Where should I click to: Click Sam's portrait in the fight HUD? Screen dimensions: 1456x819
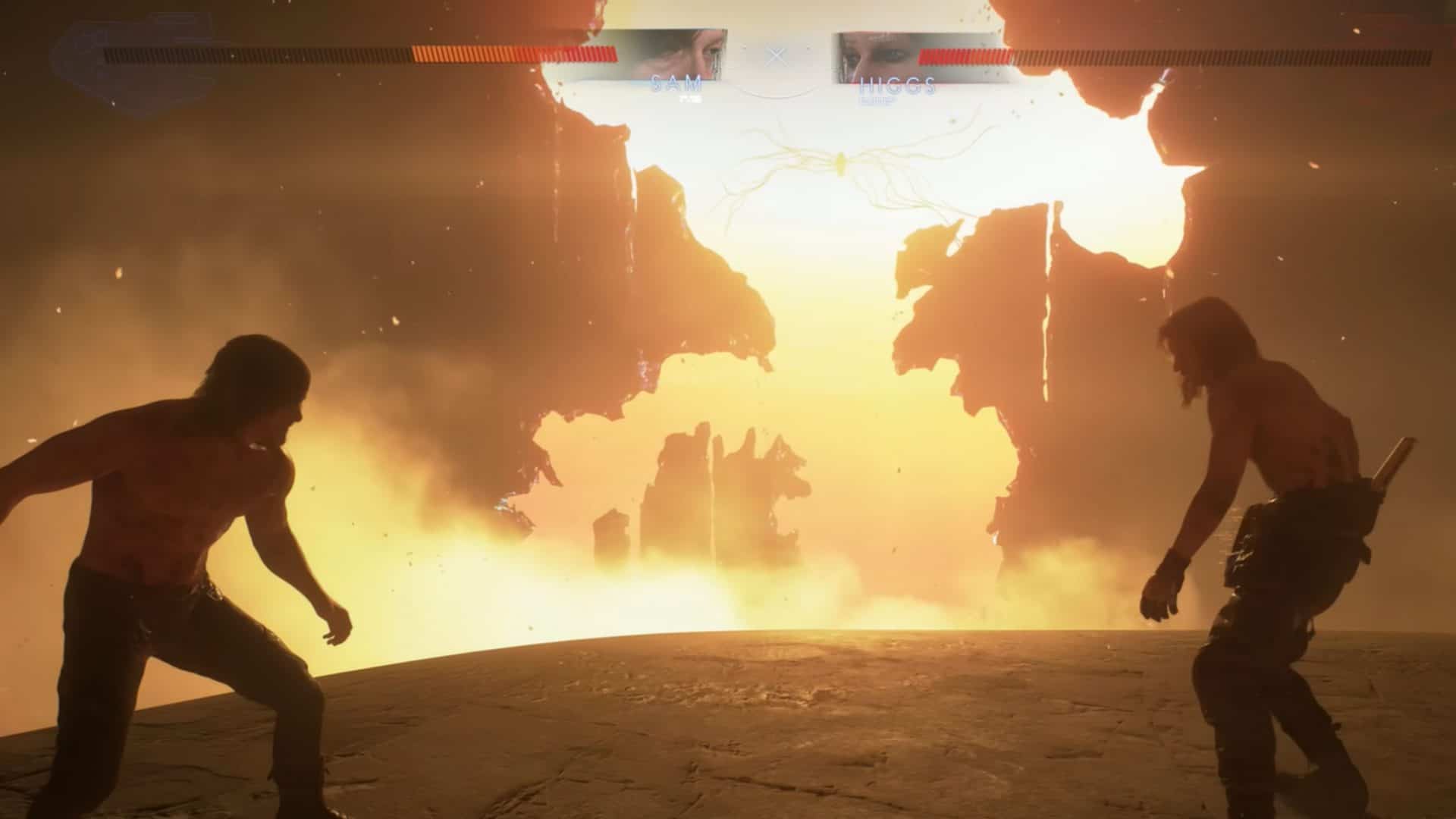673,55
